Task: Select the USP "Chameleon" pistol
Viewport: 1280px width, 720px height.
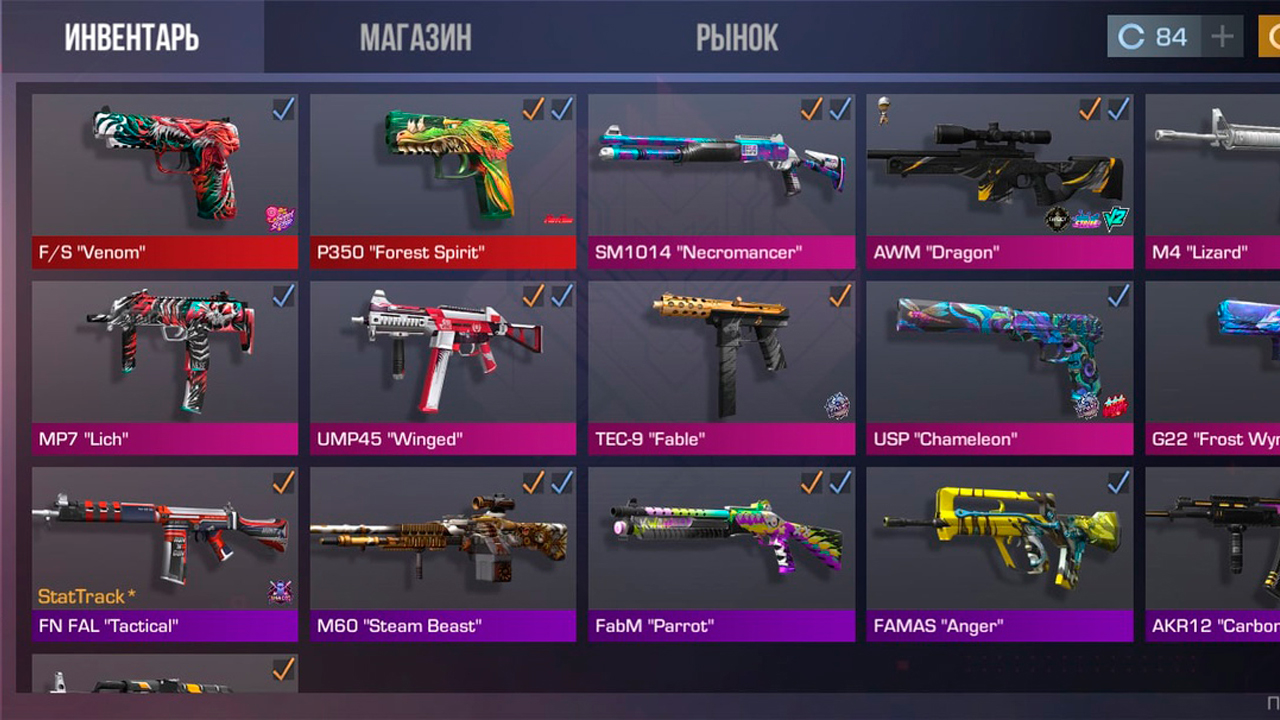Action: click(x=999, y=367)
